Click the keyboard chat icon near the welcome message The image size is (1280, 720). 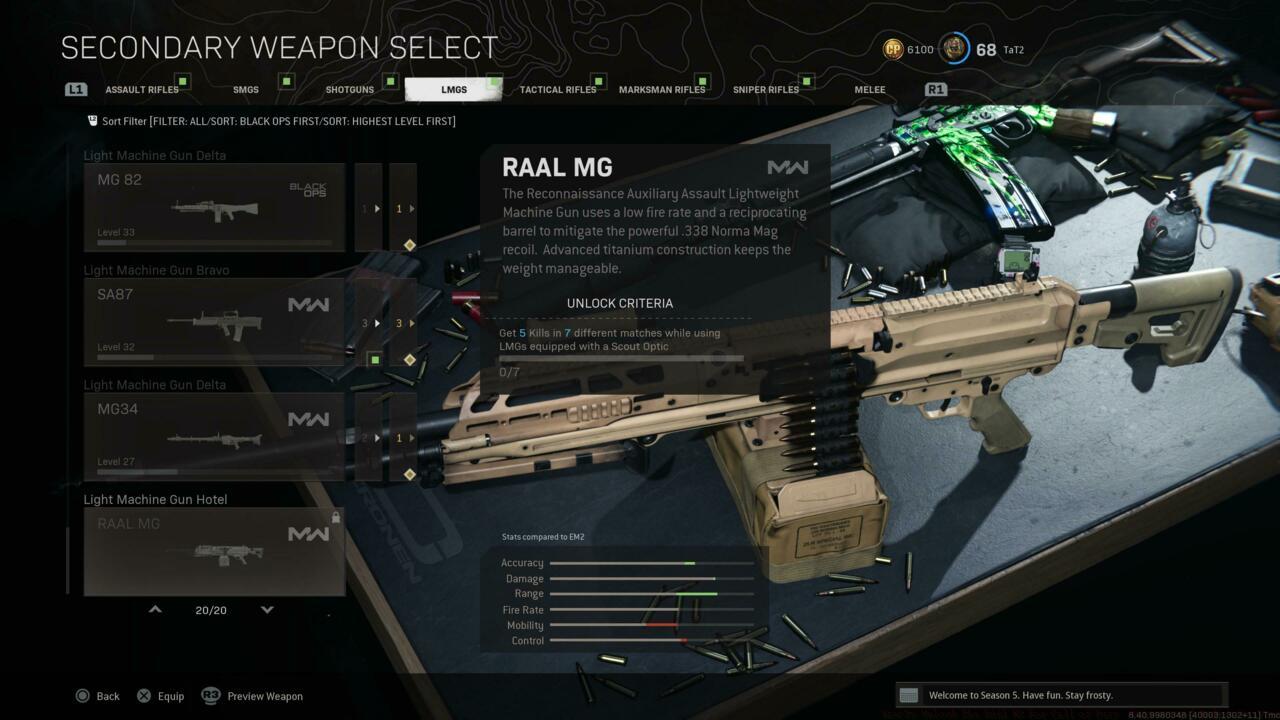[x=908, y=694]
